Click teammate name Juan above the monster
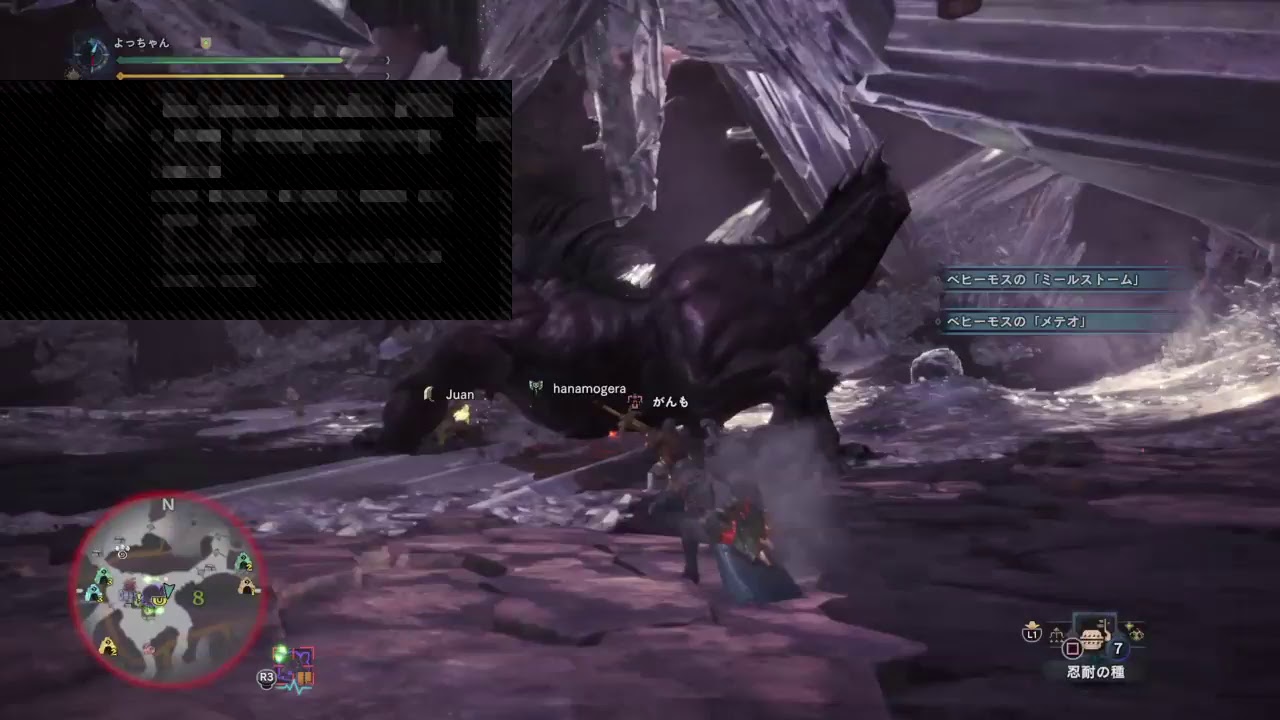Viewport: 1280px width, 720px height. click(459, 394)
